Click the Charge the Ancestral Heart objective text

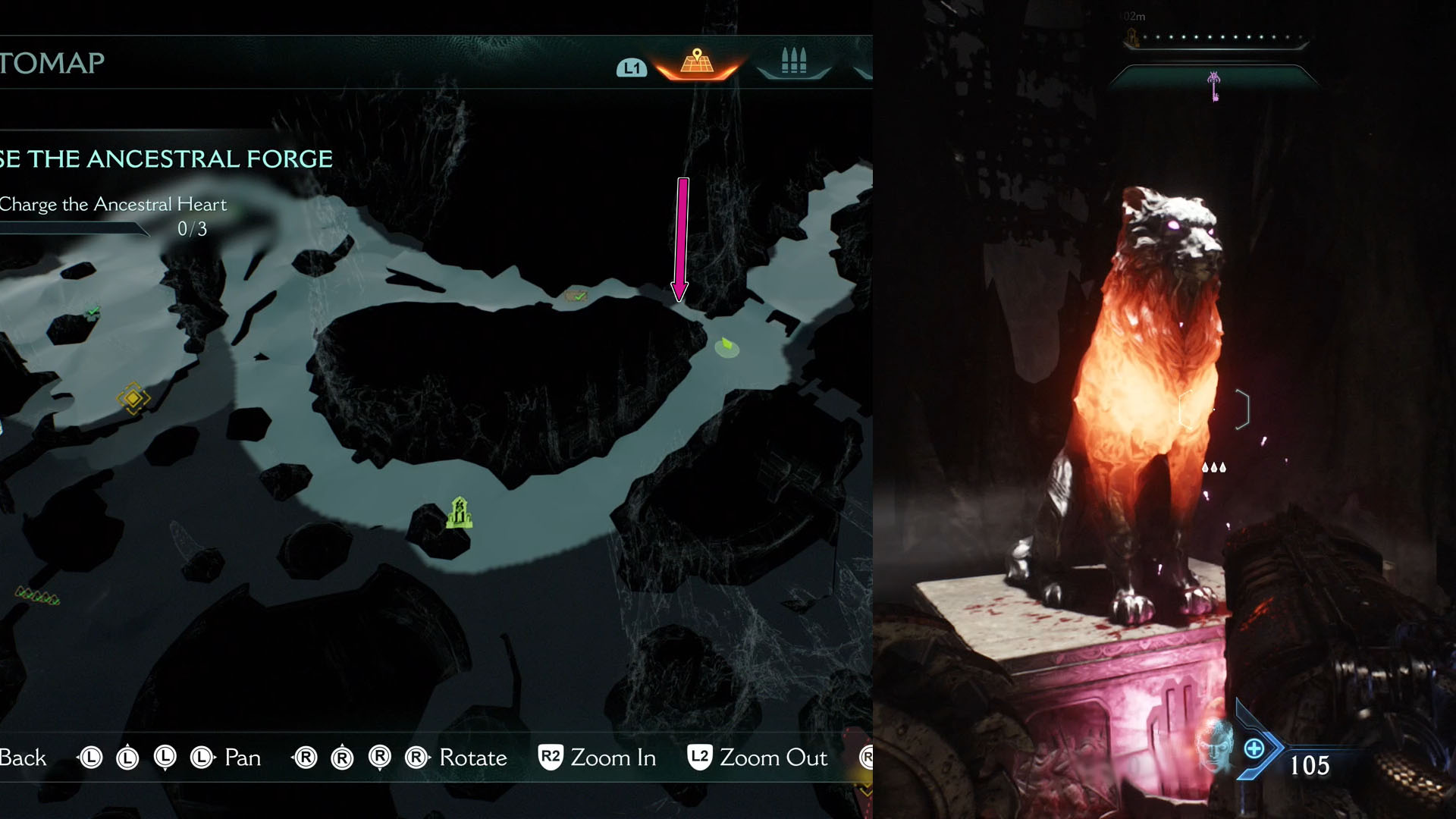[114, 203]
